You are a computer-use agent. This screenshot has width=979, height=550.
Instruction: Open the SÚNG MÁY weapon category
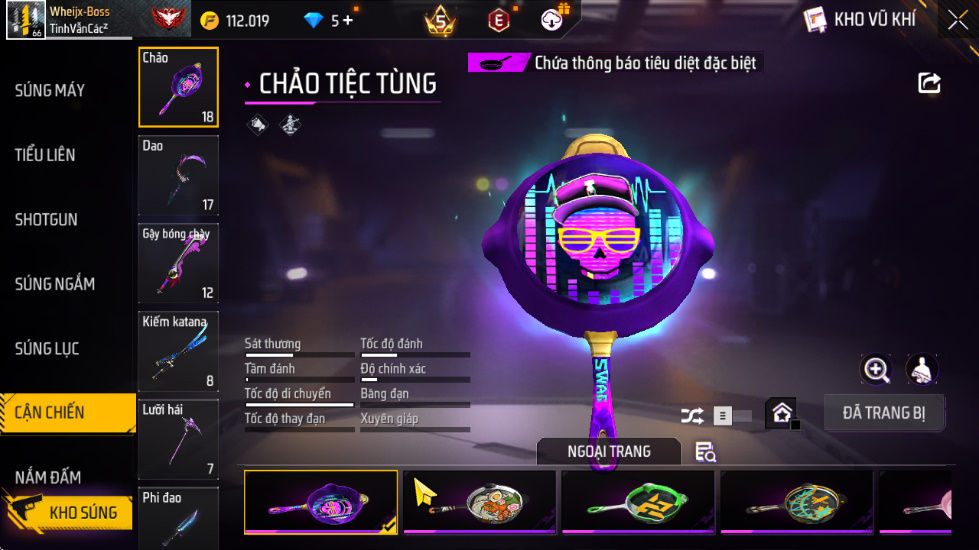coord(50,91)
